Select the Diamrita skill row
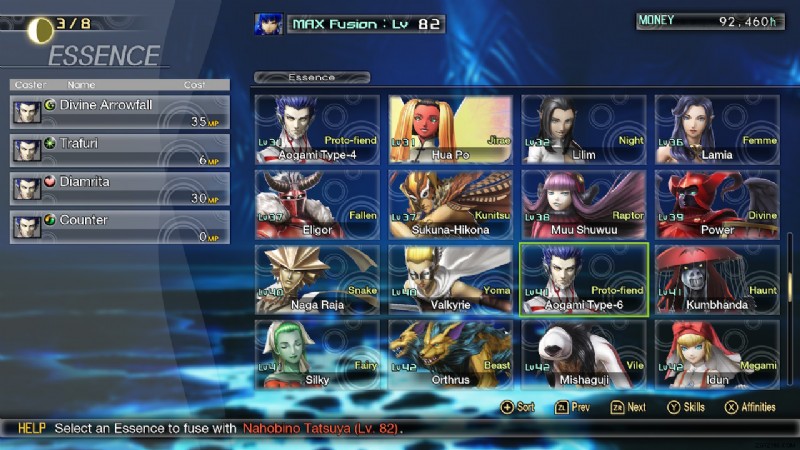Screen dimensions: 800x450 point(120,188)
